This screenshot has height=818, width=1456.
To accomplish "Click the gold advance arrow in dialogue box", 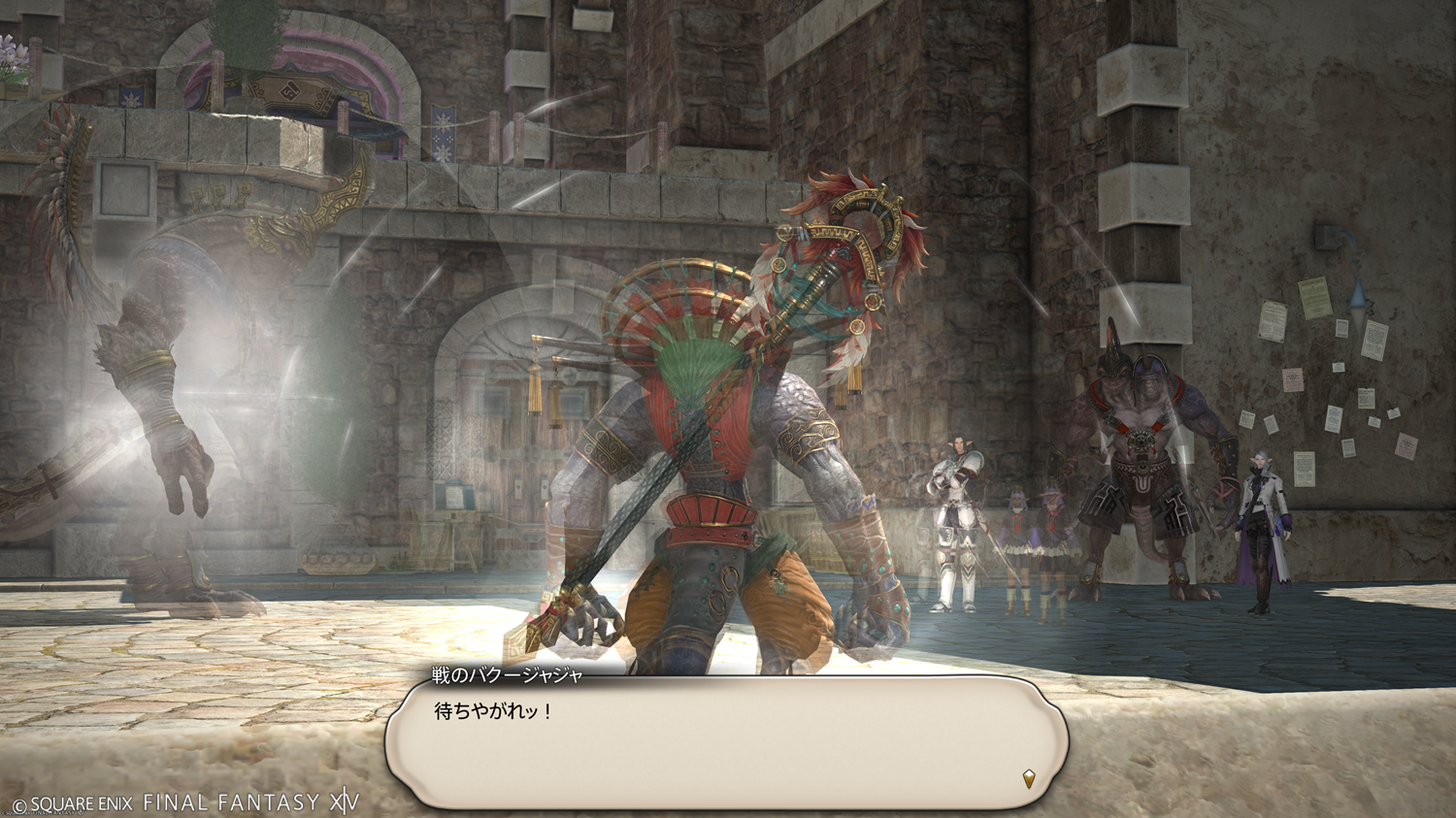I will [1029, 777].
